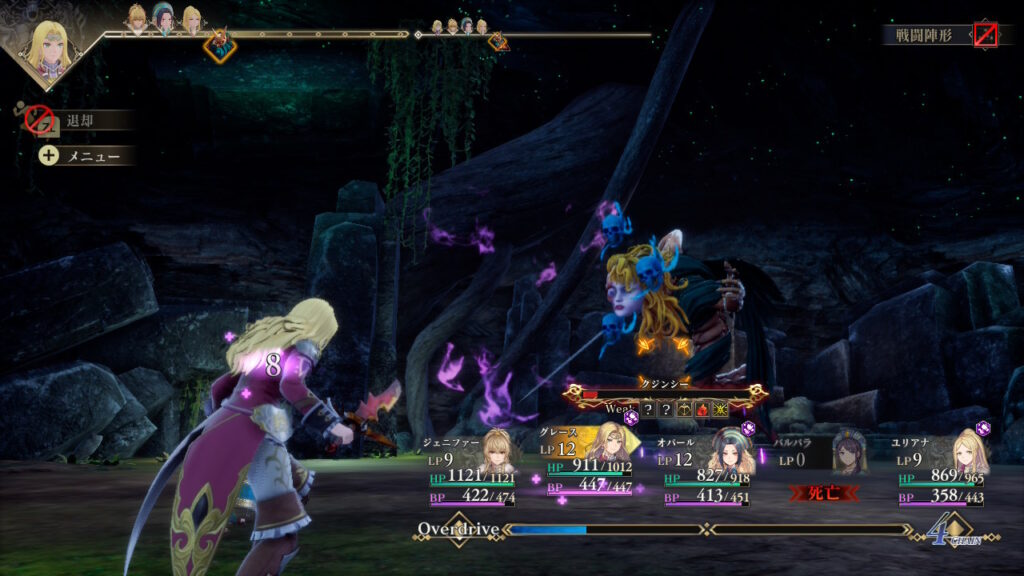Select the 退却 retreat option
Screen dimensions: 1024x576
pyautogui.click(x=78, y=121)
